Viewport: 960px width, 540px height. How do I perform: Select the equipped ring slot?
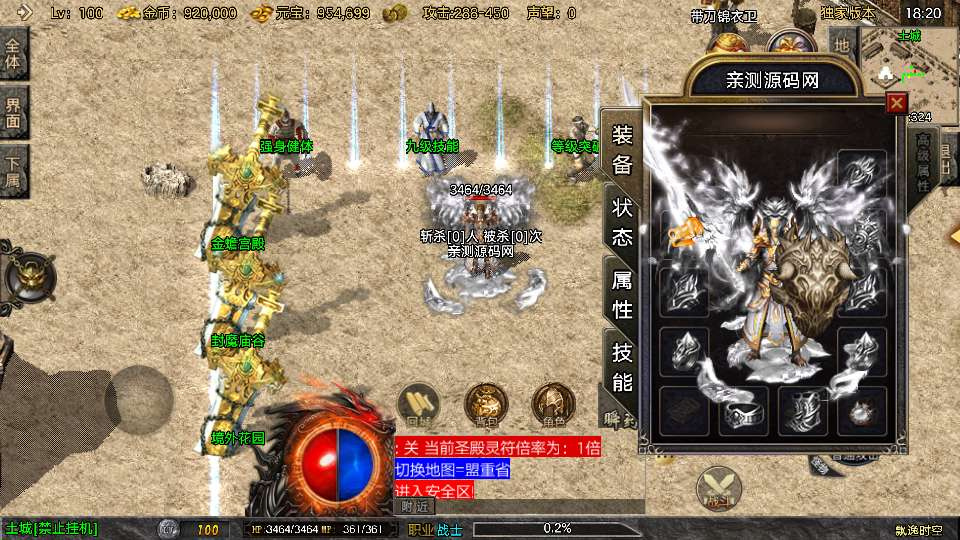pos(744,412)
